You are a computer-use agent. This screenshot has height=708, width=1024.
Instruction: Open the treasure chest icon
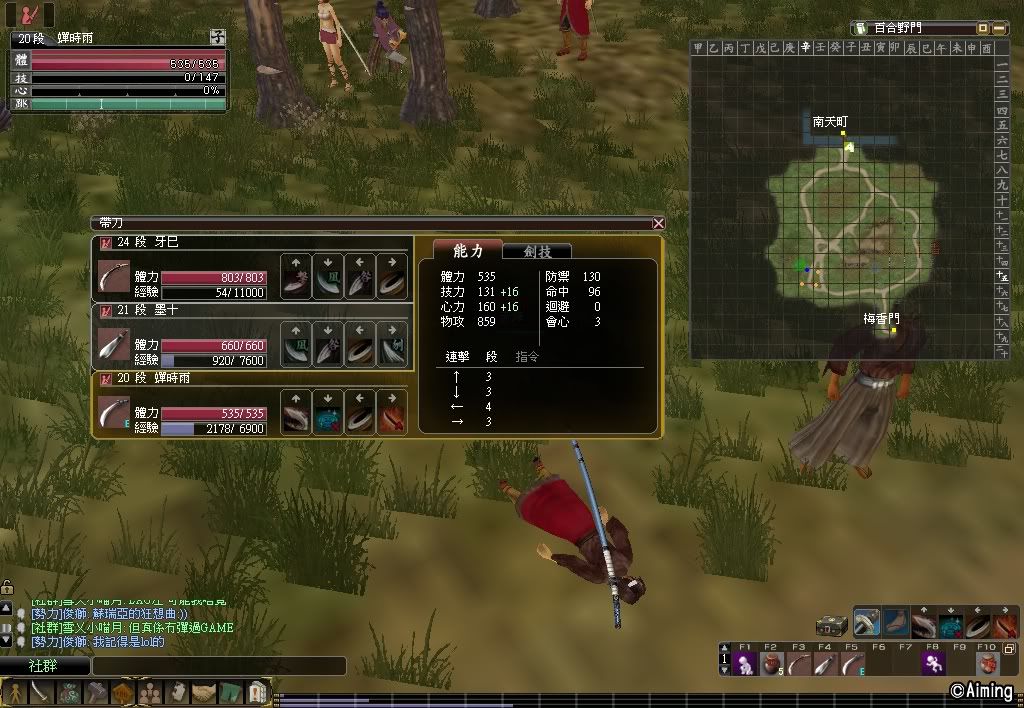pos(831,624)
